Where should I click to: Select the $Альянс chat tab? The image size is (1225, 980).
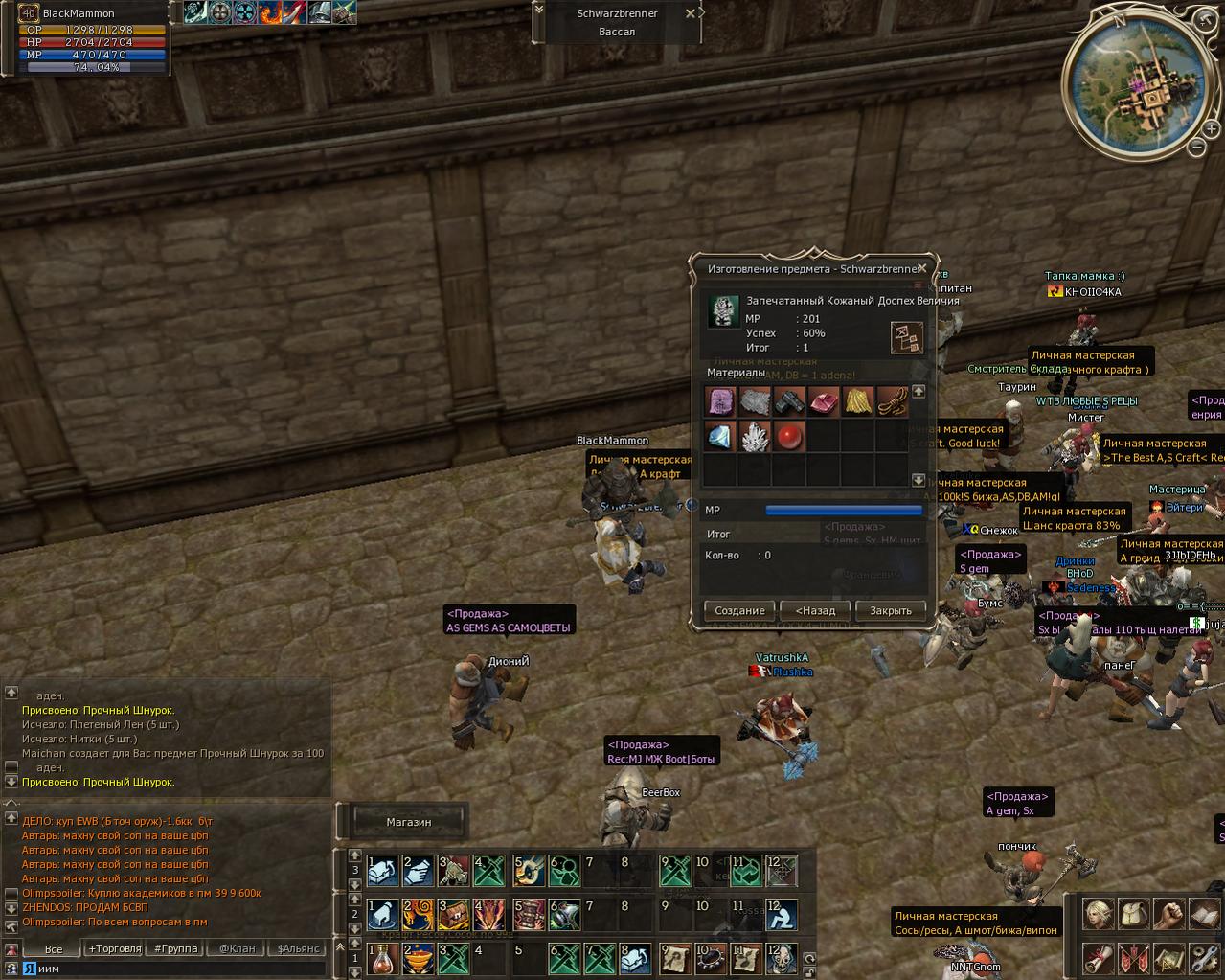click(295, 948)
